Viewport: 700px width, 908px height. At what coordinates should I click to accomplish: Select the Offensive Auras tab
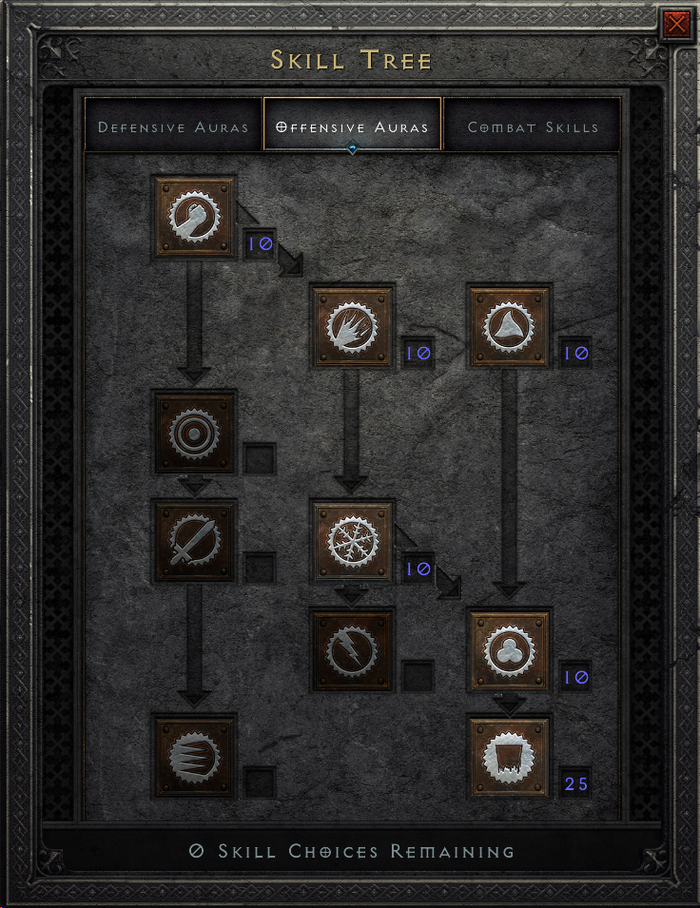(352, 127)
